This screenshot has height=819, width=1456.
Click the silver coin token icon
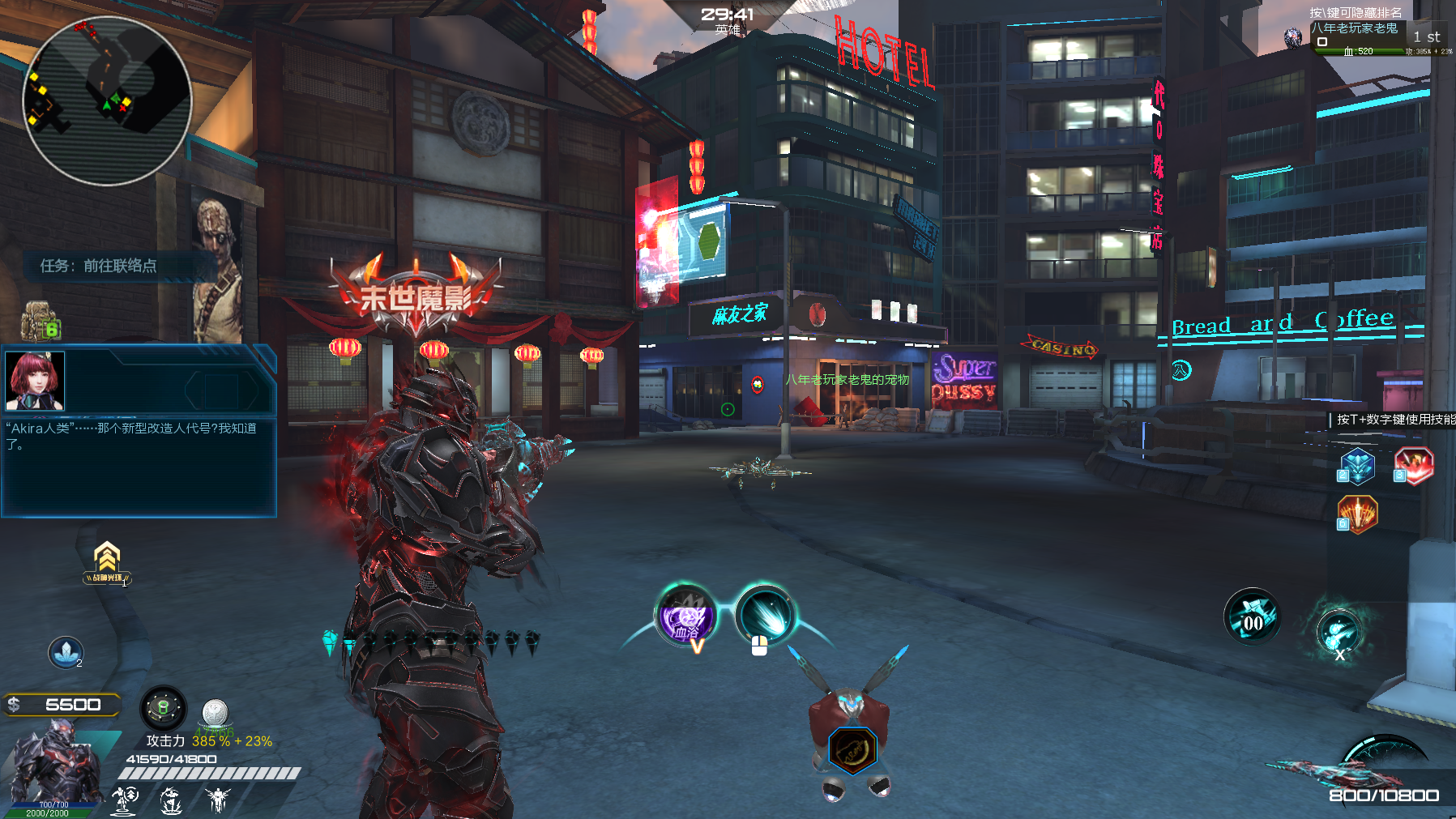[215, 713]
